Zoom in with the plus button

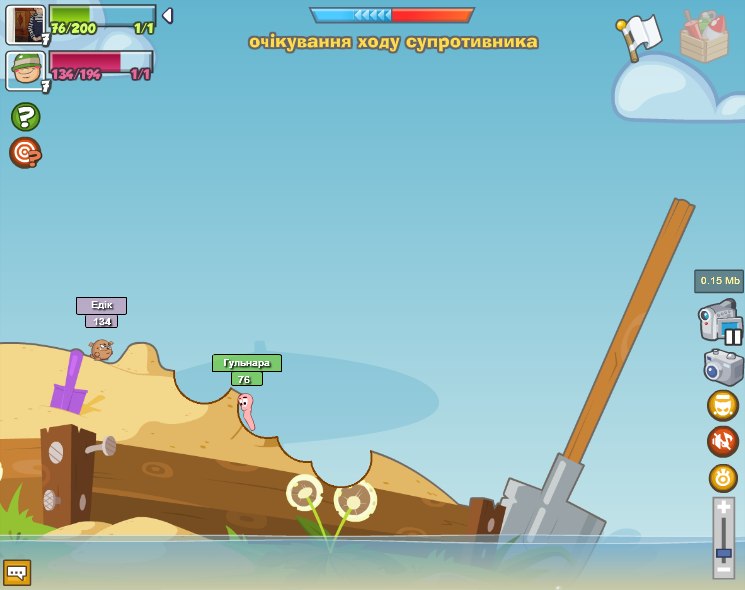723,507
